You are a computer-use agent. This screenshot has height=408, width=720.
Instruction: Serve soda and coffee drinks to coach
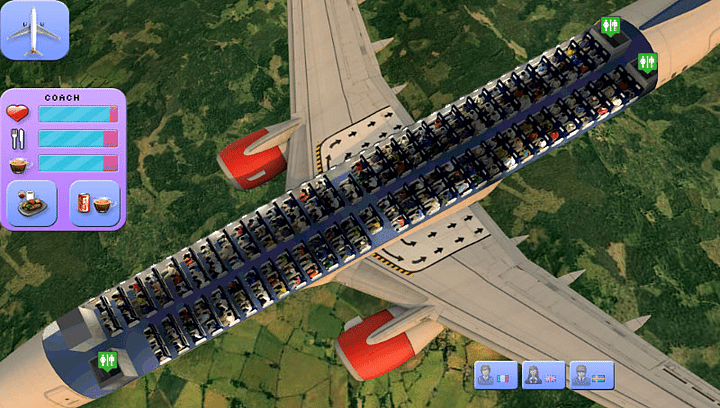pos(95,203)
